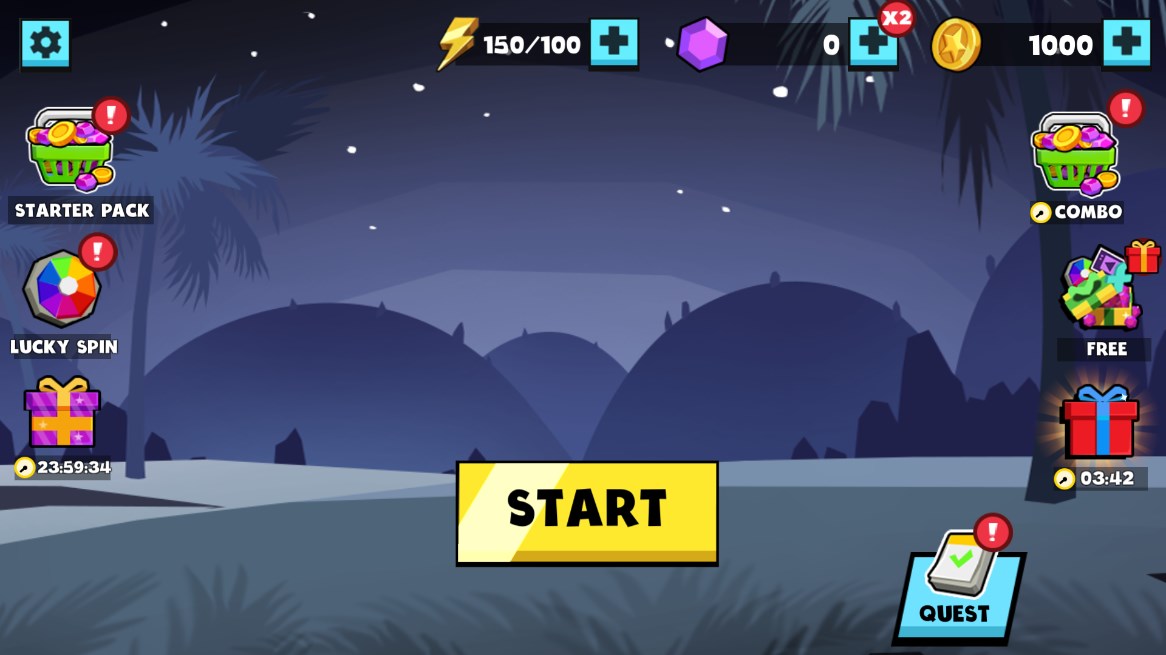
Task: Add more energy with the plus button
Action: tap(613, 42)
